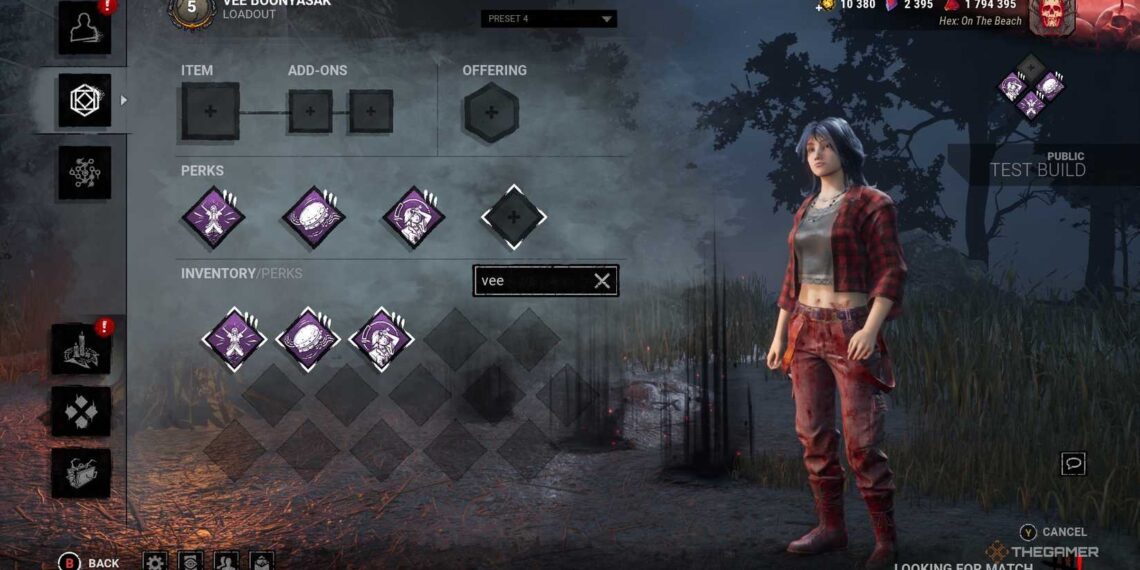The image size is (1140, 570).
Task: Clear the perk search text
Action: click(602, 281)
